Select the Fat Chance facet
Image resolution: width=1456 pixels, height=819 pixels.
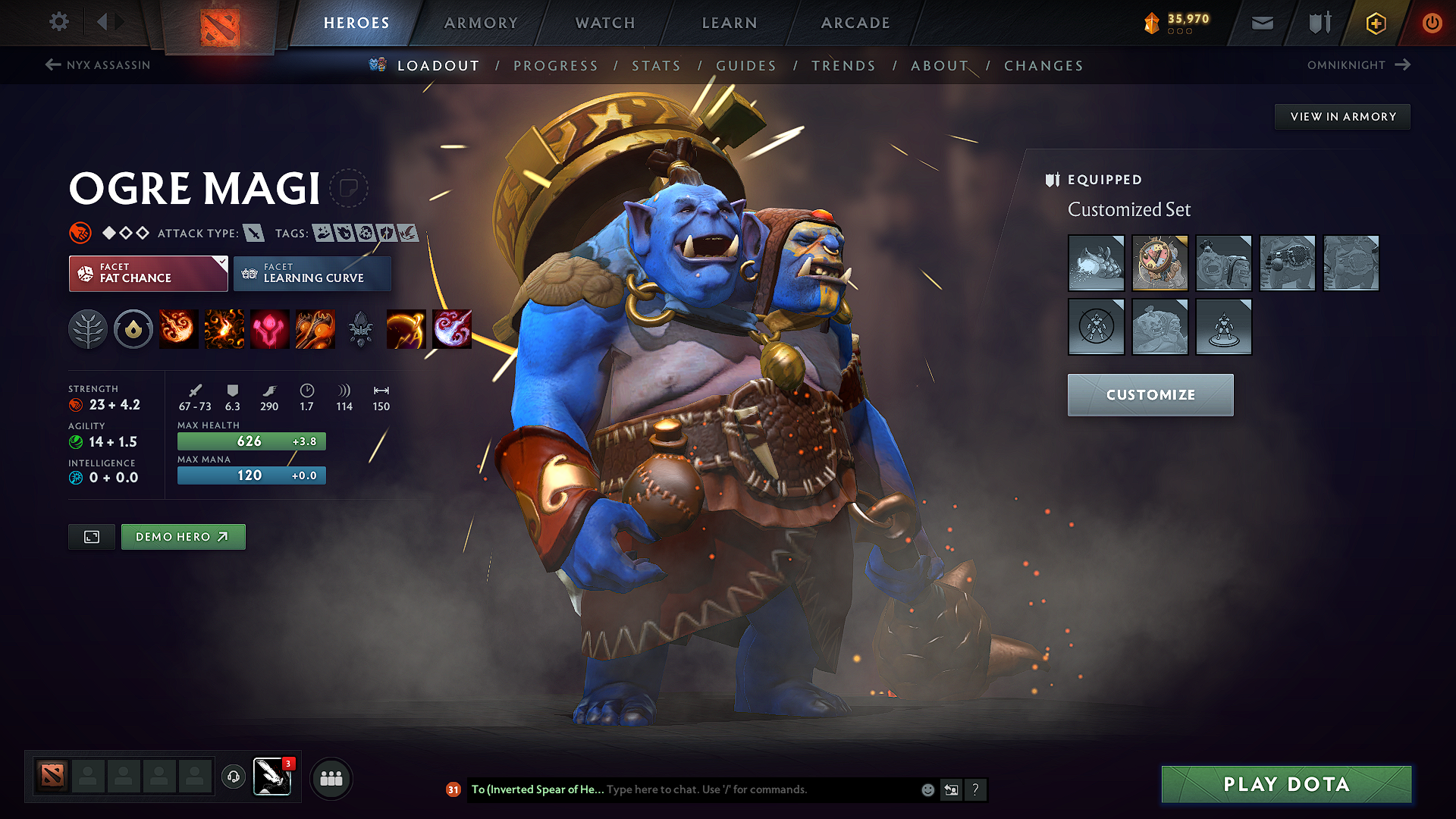pyautogui.click(x=148, y=273)
